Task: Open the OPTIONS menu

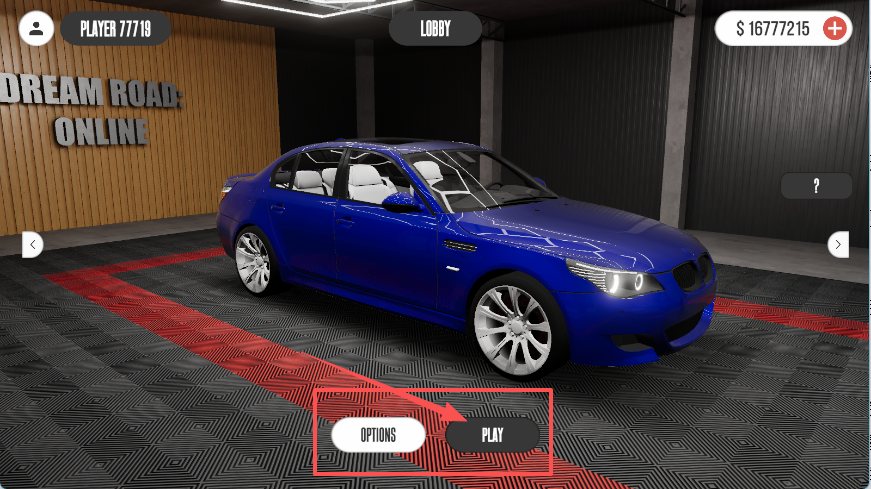Action: point(379,435)
